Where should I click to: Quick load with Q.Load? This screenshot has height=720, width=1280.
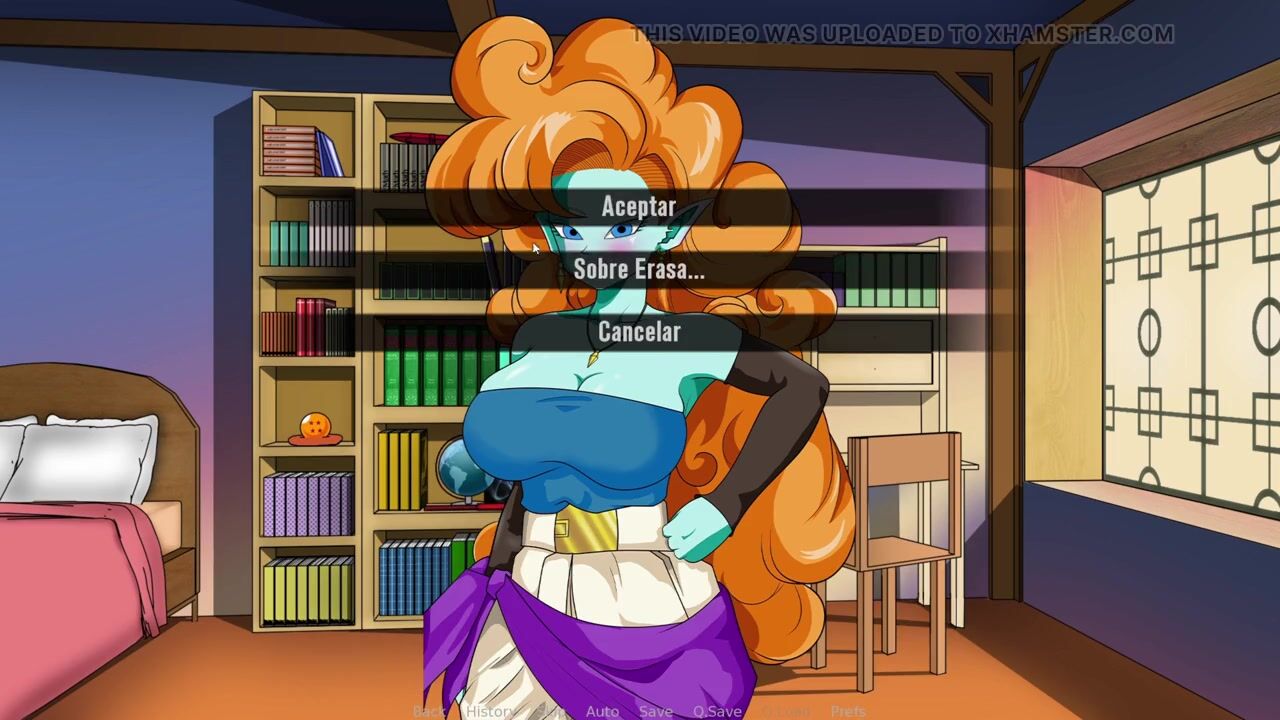tap(785, 711)
